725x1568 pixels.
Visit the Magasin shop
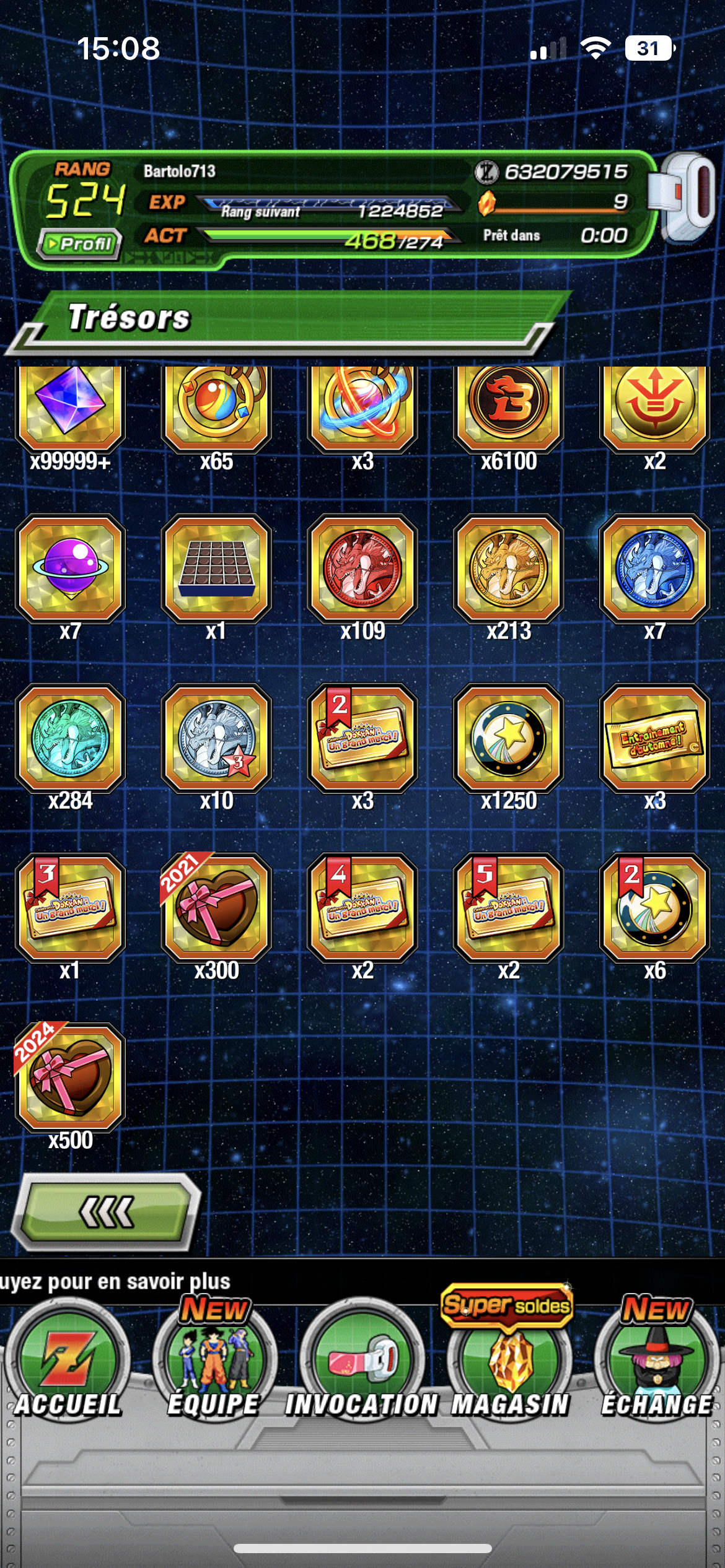point(509,1362)
